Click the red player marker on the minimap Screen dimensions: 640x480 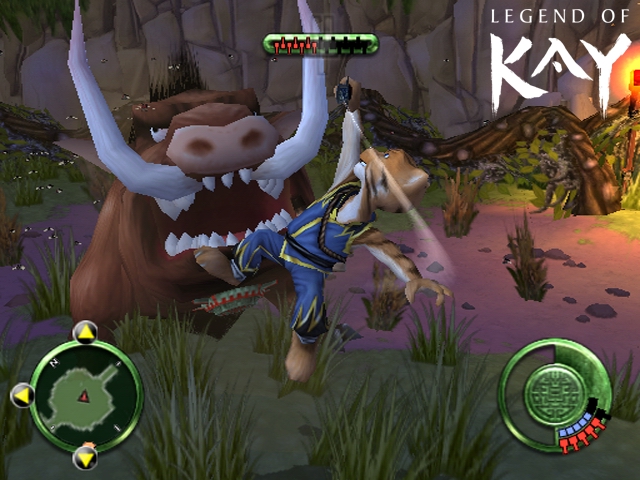point(85,397)
